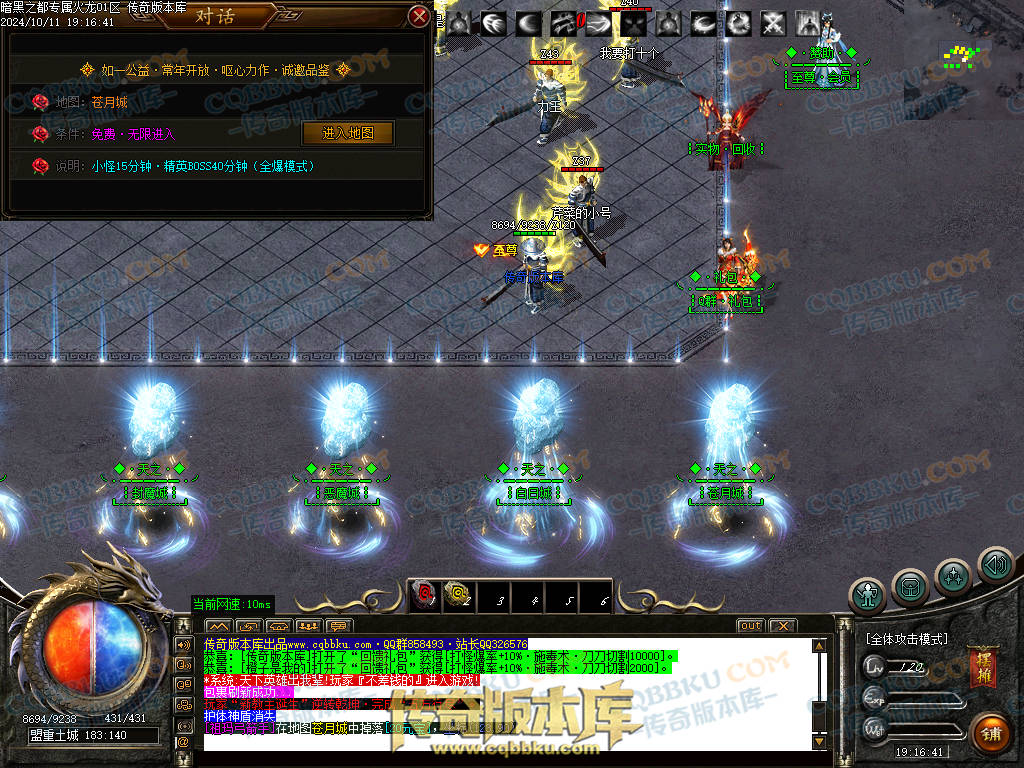The height and width of the screenshot is (768, 1024).
Task: Use the yellow scroll in hotbar slot 2
Action: tap(458, 596)
